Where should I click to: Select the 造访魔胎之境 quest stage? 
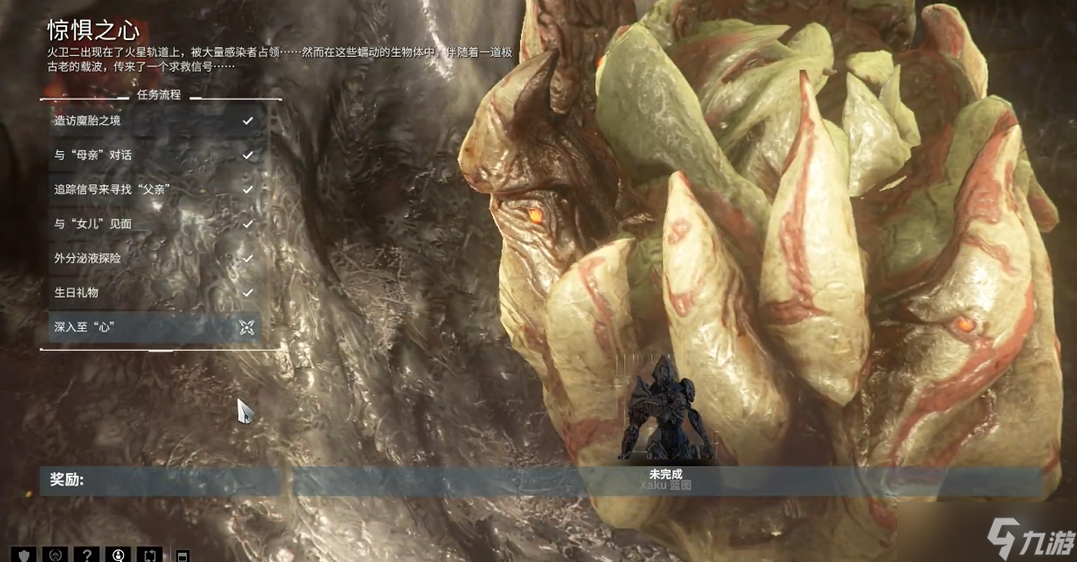(x=152, y=121)
